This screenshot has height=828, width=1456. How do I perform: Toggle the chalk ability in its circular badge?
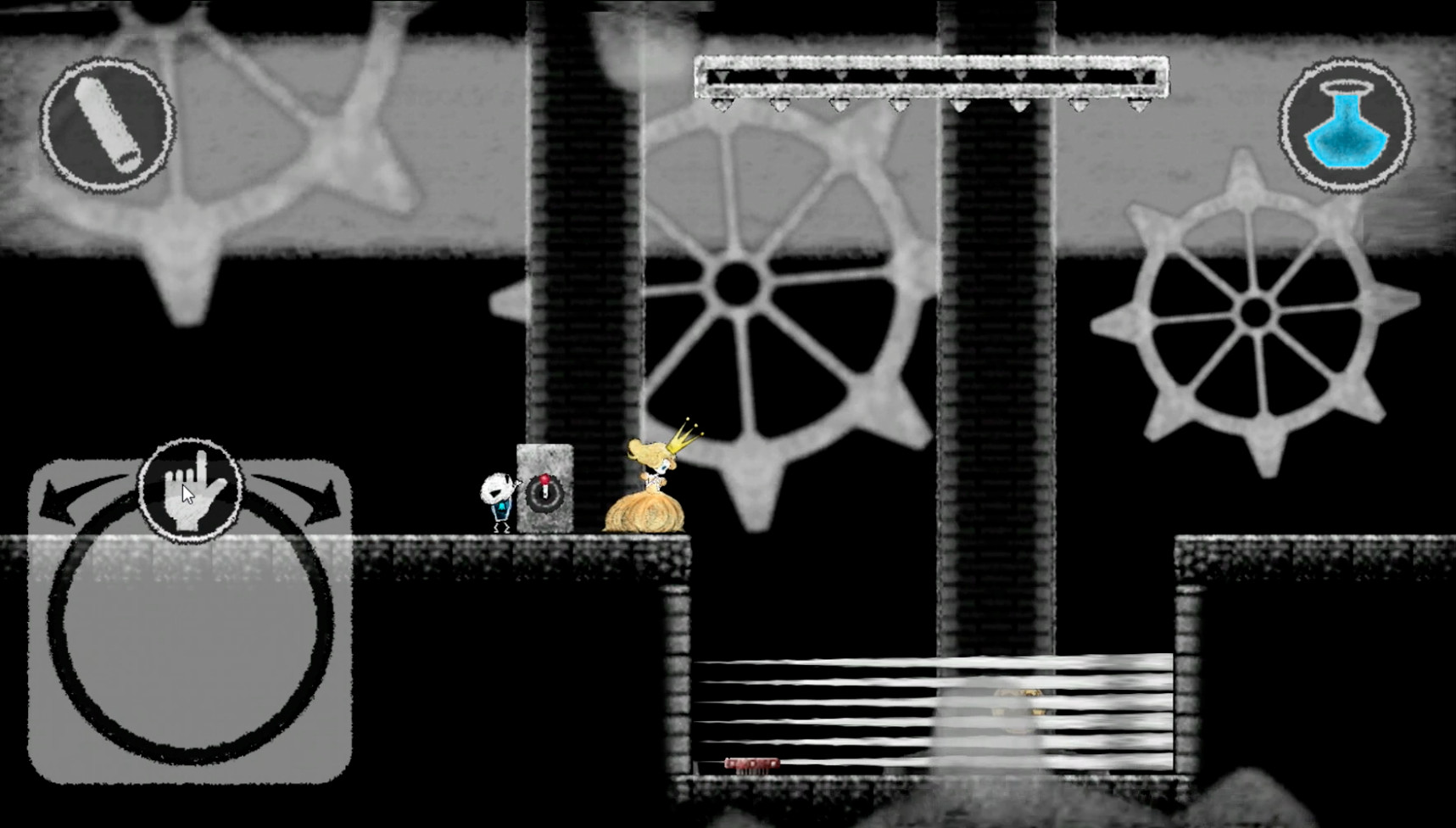110,126
